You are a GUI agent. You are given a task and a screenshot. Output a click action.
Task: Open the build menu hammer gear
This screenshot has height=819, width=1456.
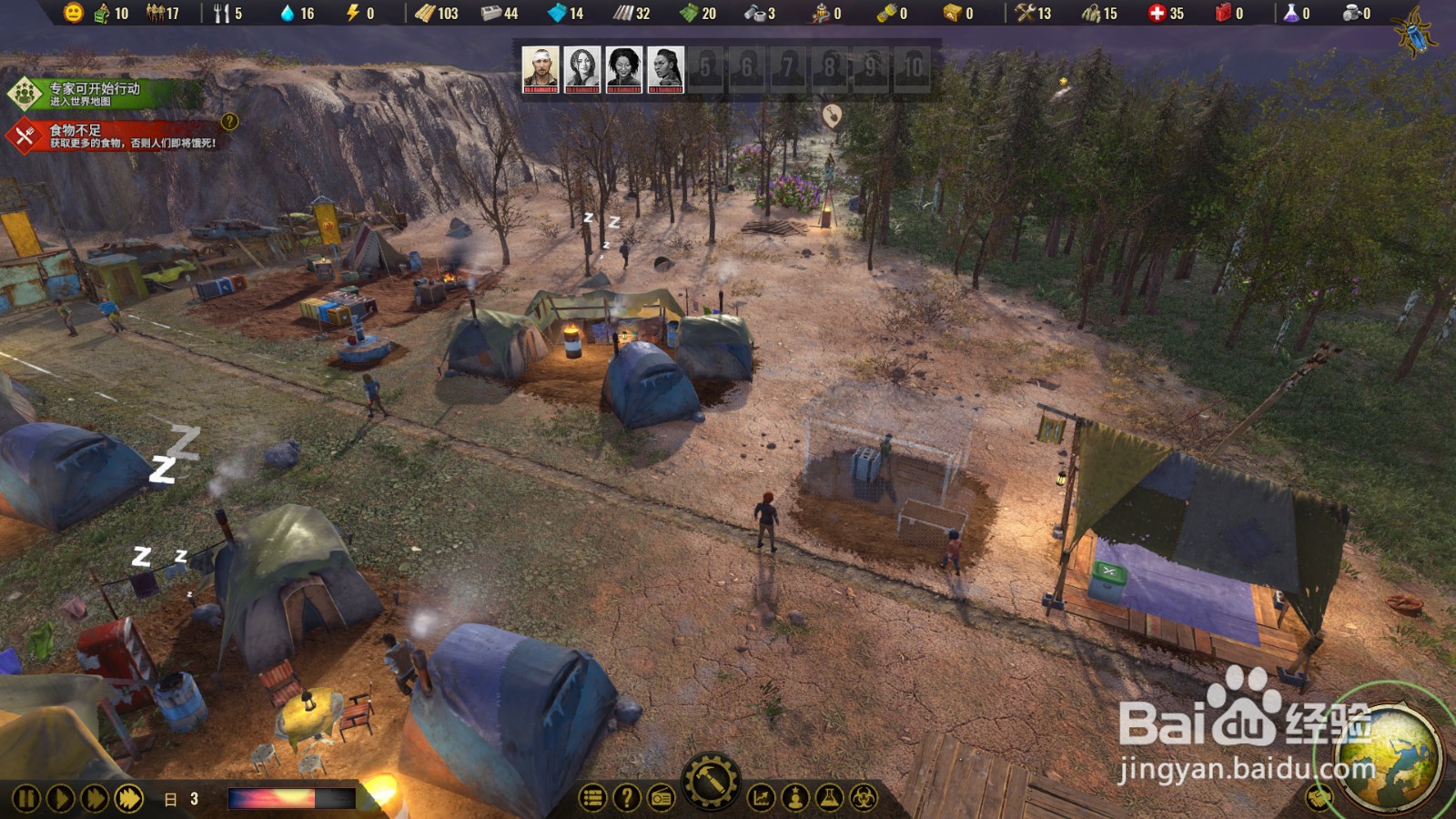(711, 782)
